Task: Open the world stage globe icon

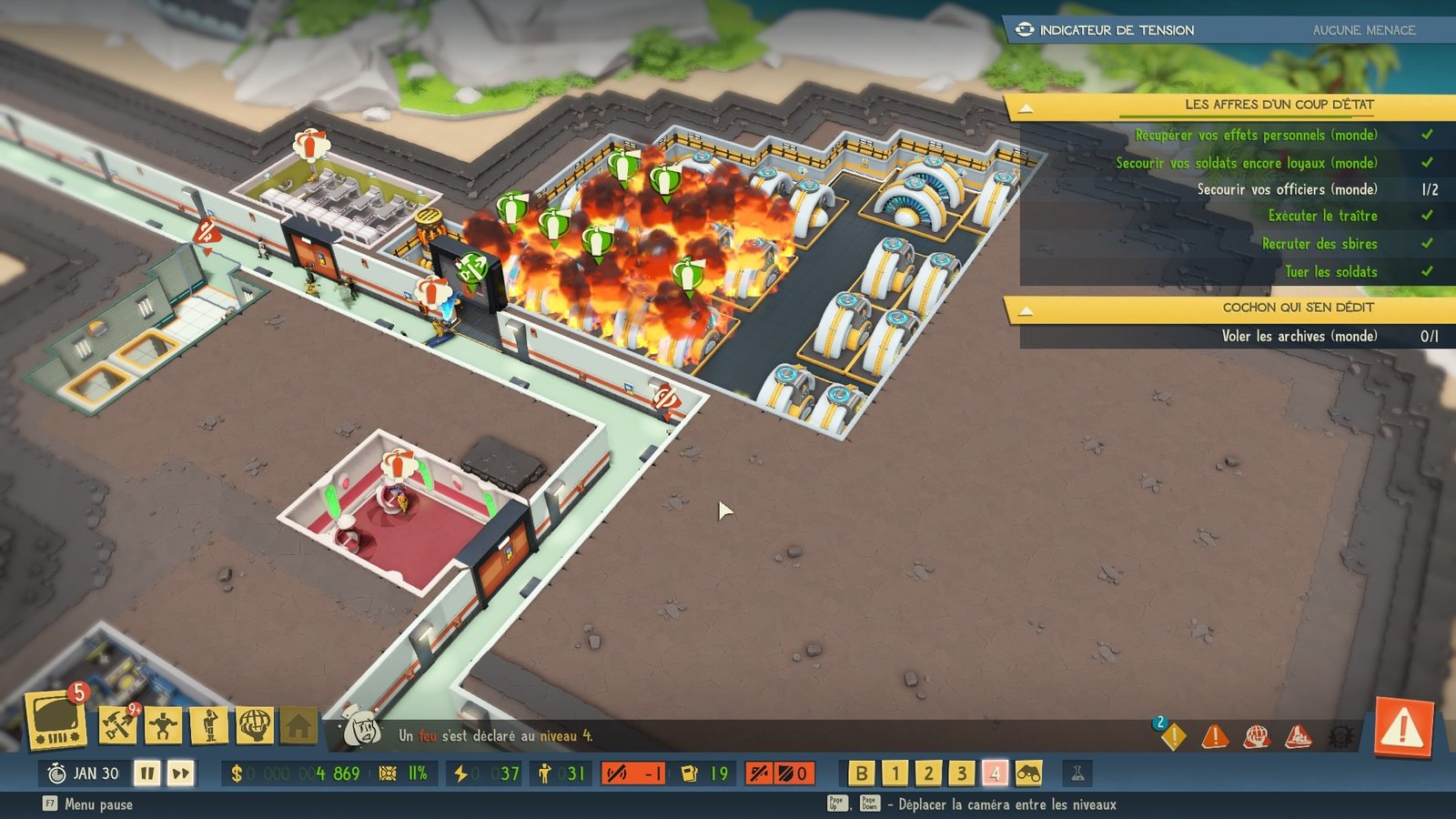Action: (x=255, y=725)
